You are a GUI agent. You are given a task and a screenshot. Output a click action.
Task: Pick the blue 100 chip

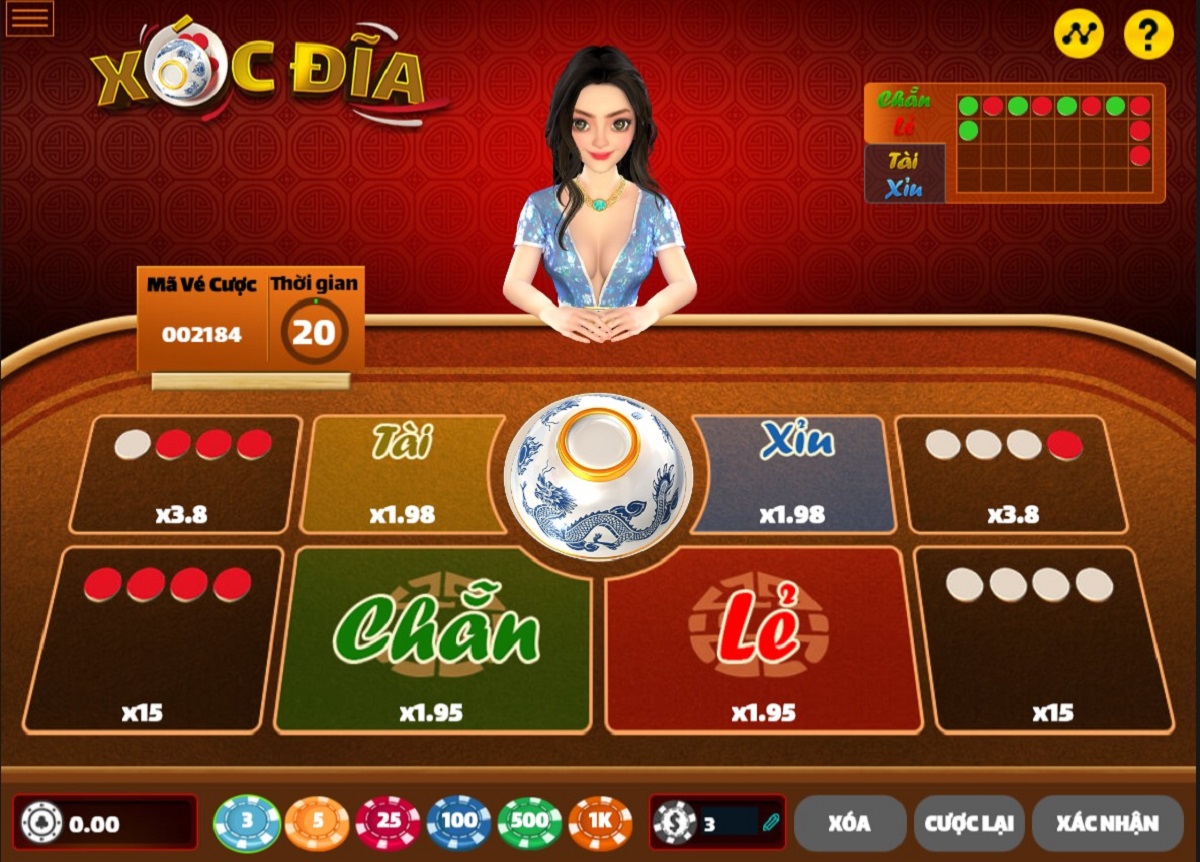point(459,823)
